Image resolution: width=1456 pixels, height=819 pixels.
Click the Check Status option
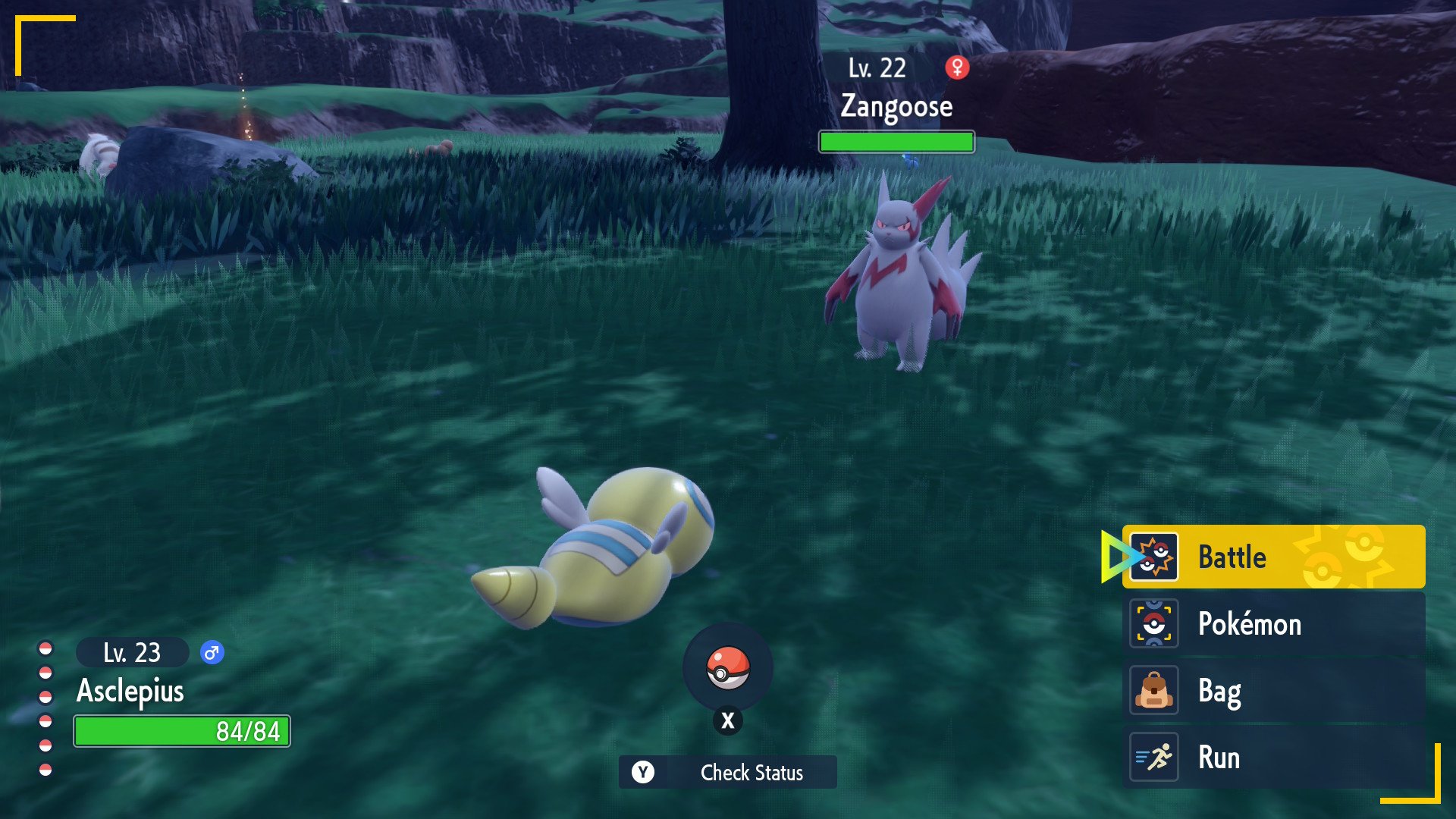point(728,772)
